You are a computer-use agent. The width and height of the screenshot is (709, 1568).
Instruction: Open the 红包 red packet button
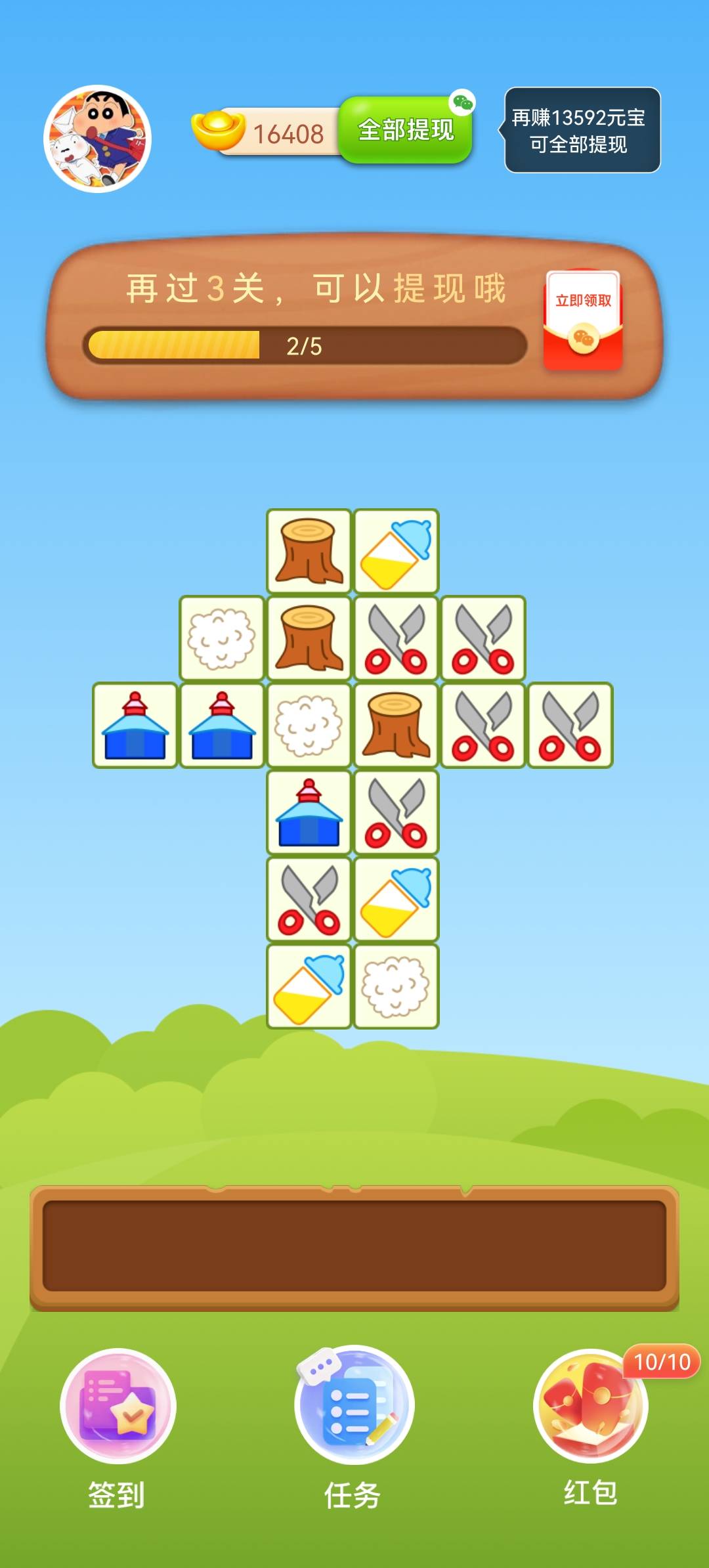[590, 1406]
